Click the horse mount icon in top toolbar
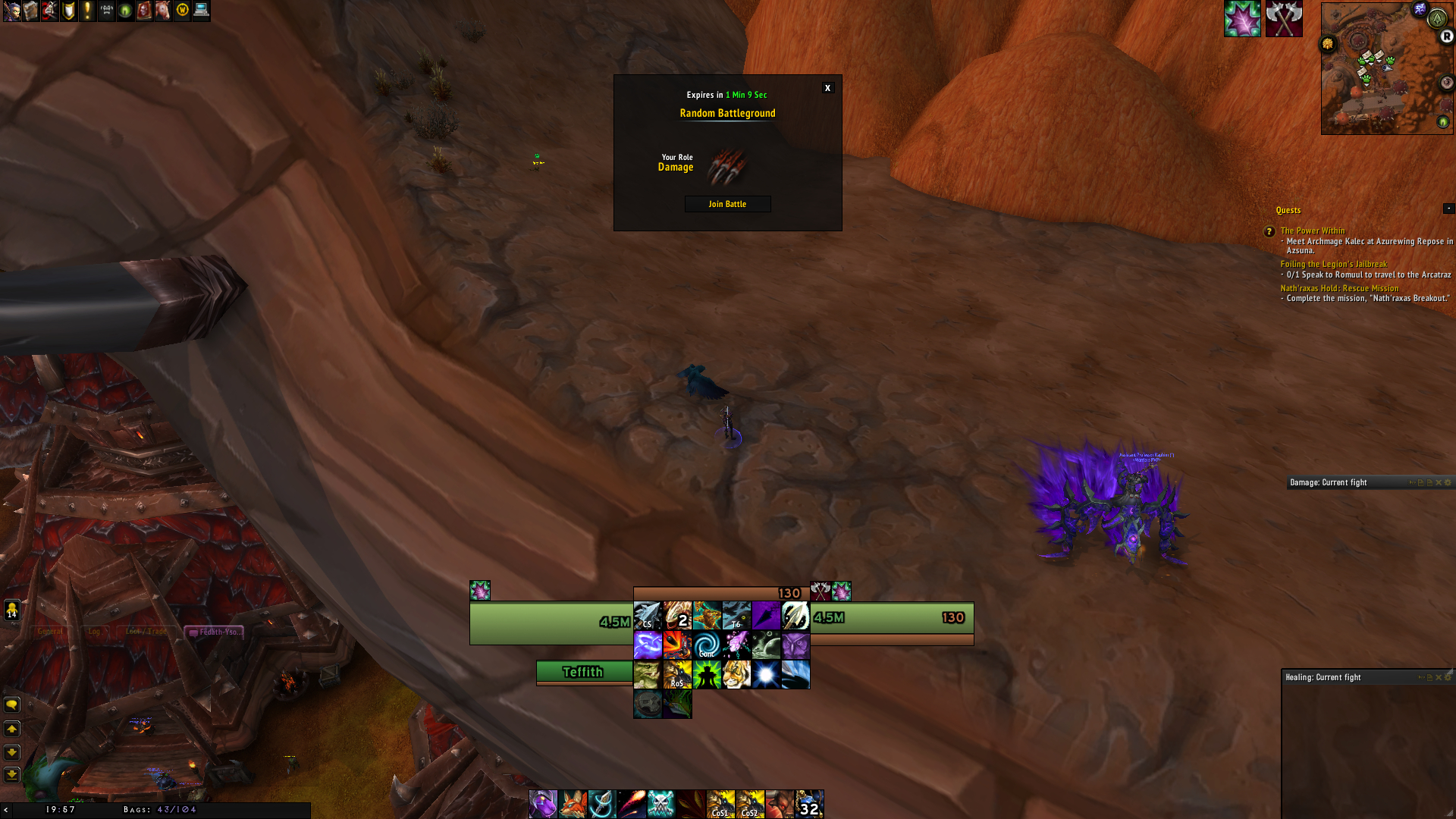The width and height of the screenshot is (1456, 819). tap(162, 12)
